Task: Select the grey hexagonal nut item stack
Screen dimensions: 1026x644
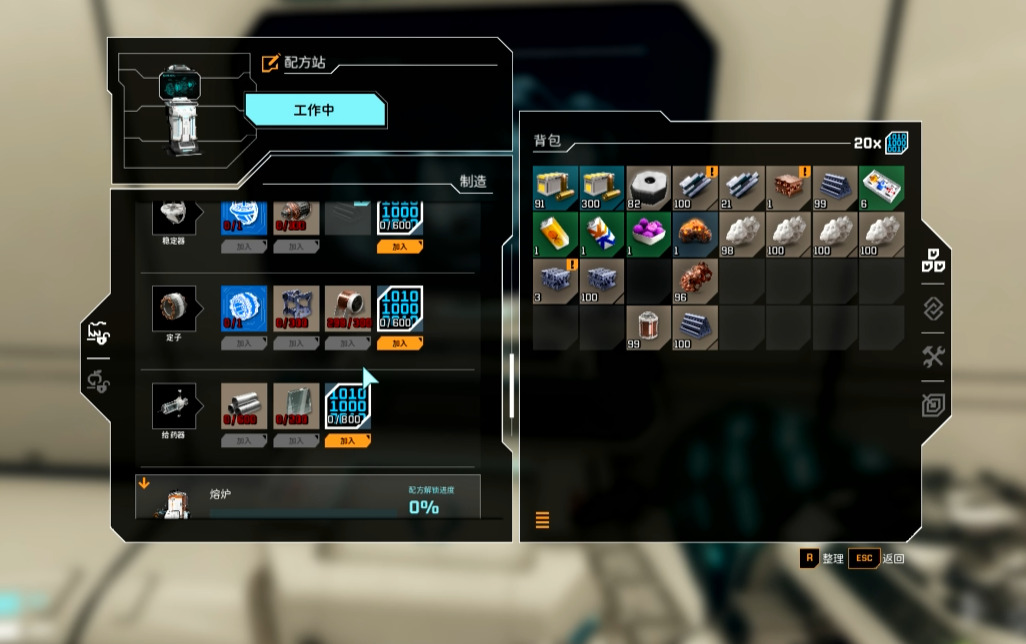Action: coord(649,188)
